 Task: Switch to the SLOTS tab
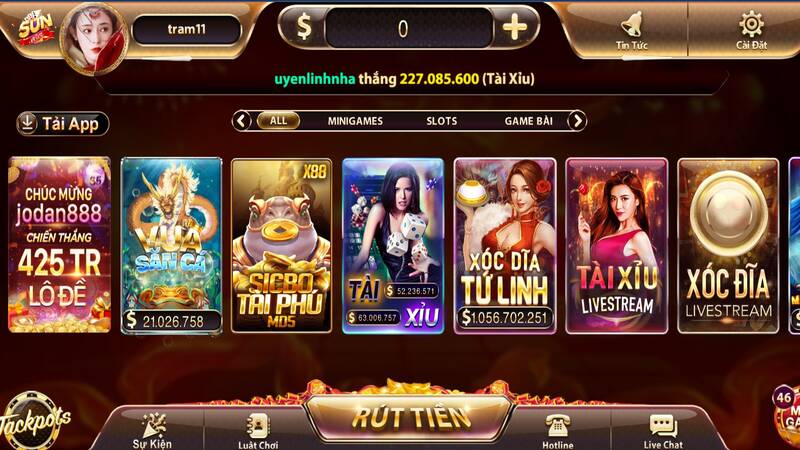pos(441,121)
